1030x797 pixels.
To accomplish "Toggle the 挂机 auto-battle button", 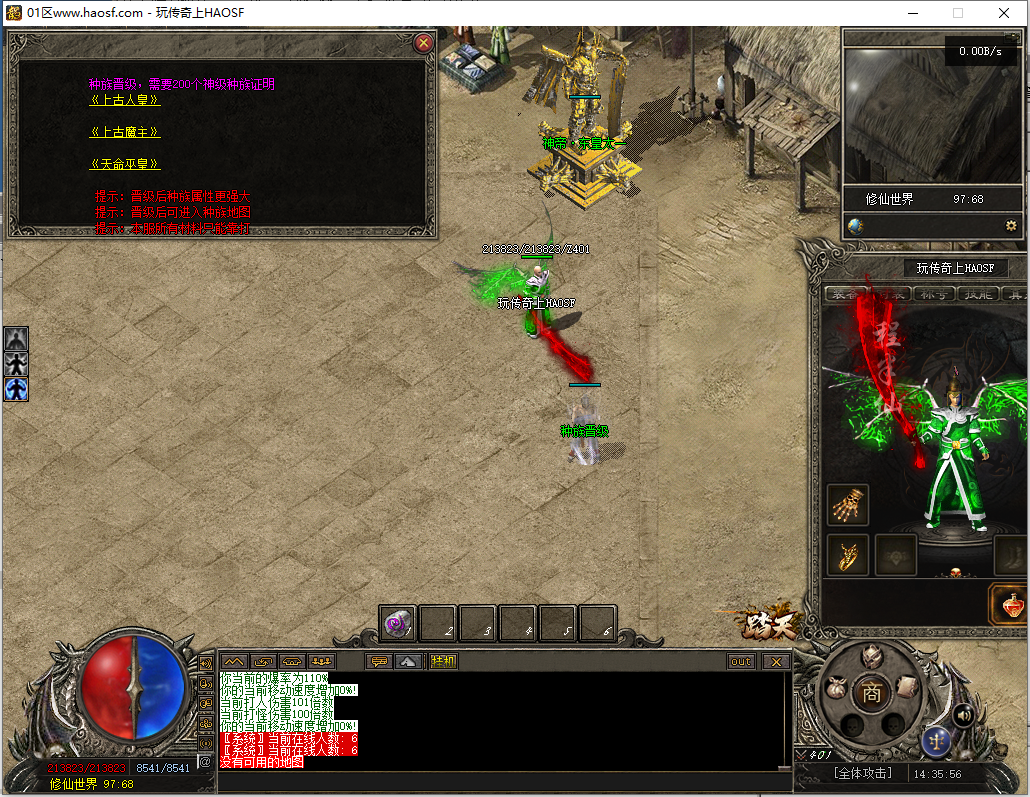I will [443, 661].
